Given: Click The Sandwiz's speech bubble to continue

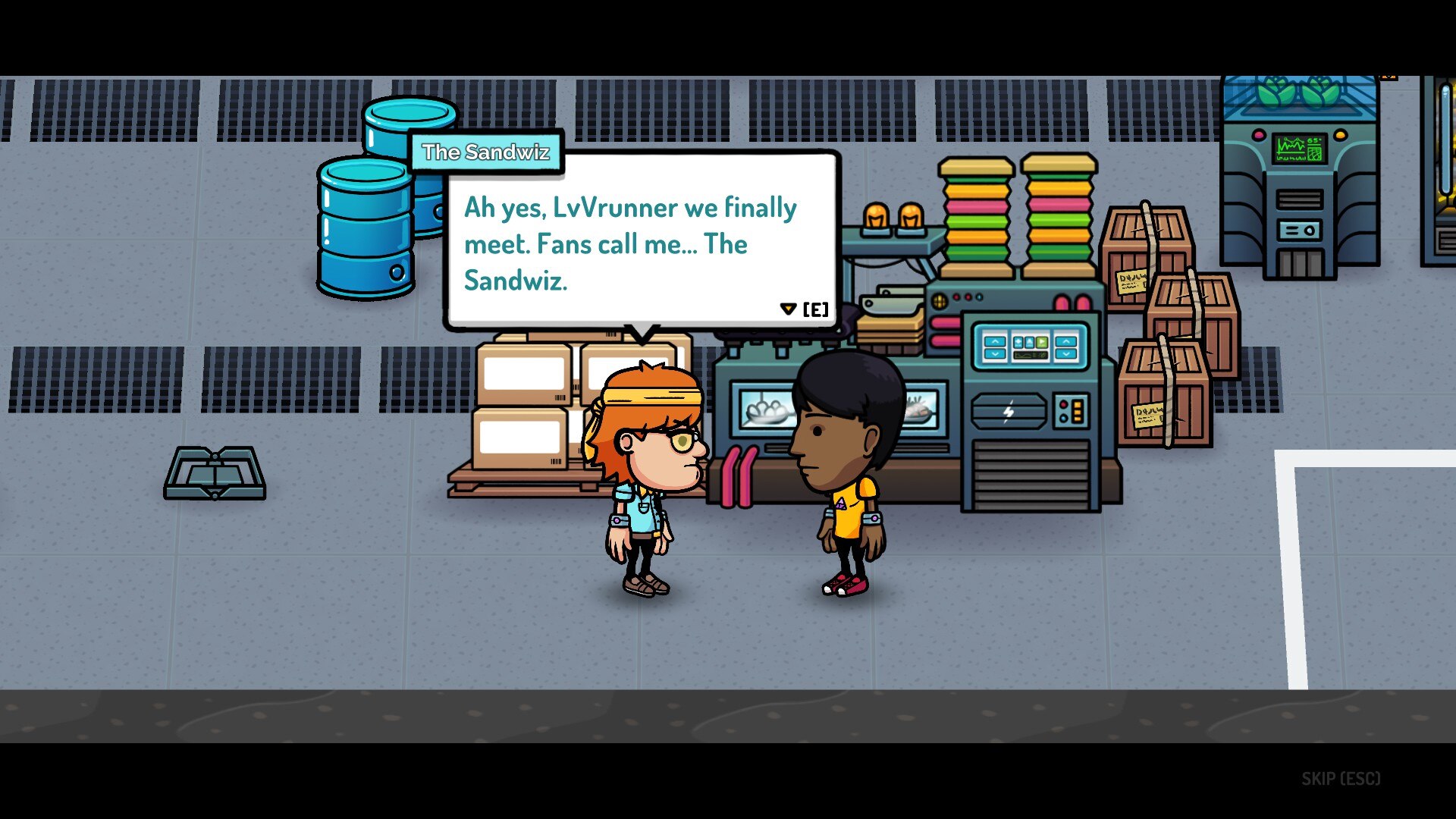Looking at the screenshot, I should coord(642,243).
